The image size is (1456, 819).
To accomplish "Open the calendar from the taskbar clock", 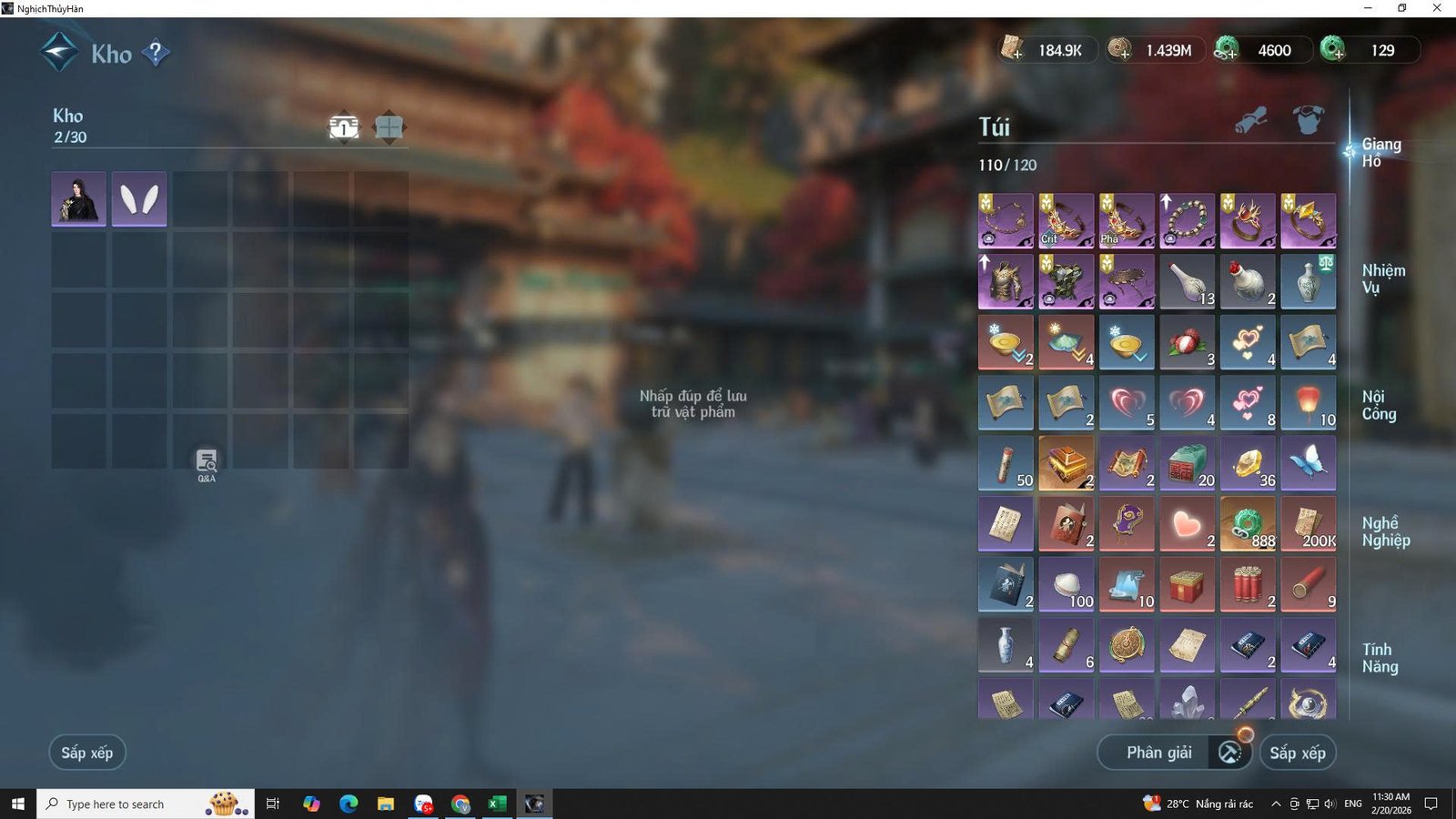I will pos(1390,804).
